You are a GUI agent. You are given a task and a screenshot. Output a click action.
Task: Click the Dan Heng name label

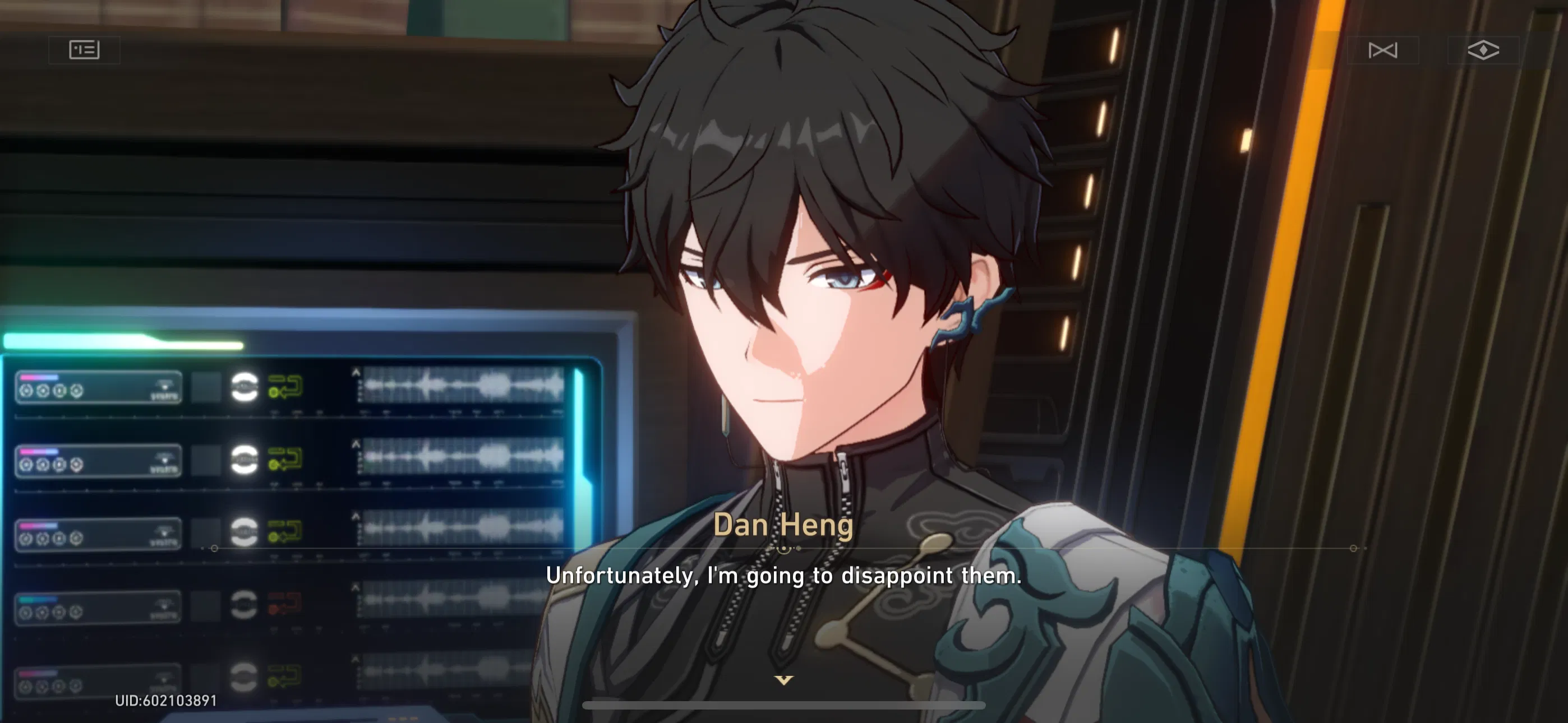tap(784, 526)
